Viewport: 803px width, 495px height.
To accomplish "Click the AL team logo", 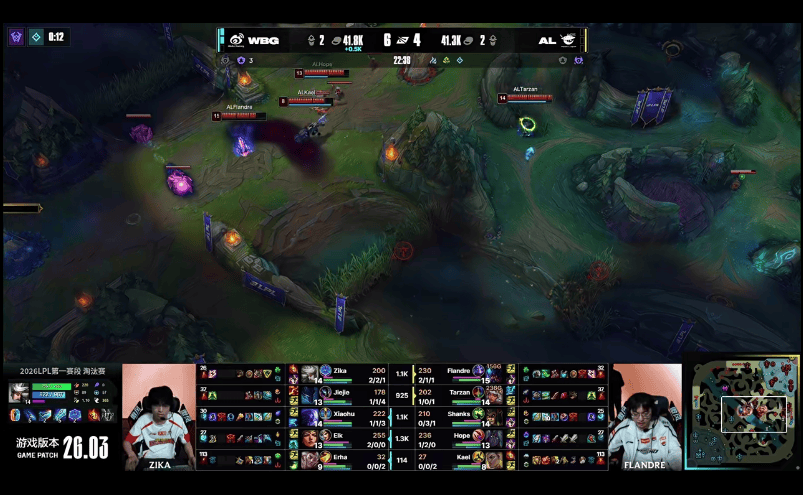I will (x=569, y=40).
